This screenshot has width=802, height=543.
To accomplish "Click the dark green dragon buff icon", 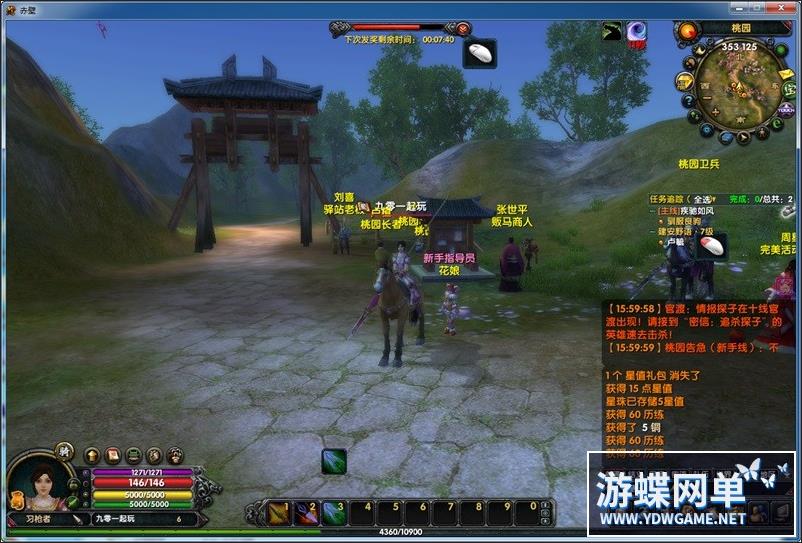I will point(612,32).
